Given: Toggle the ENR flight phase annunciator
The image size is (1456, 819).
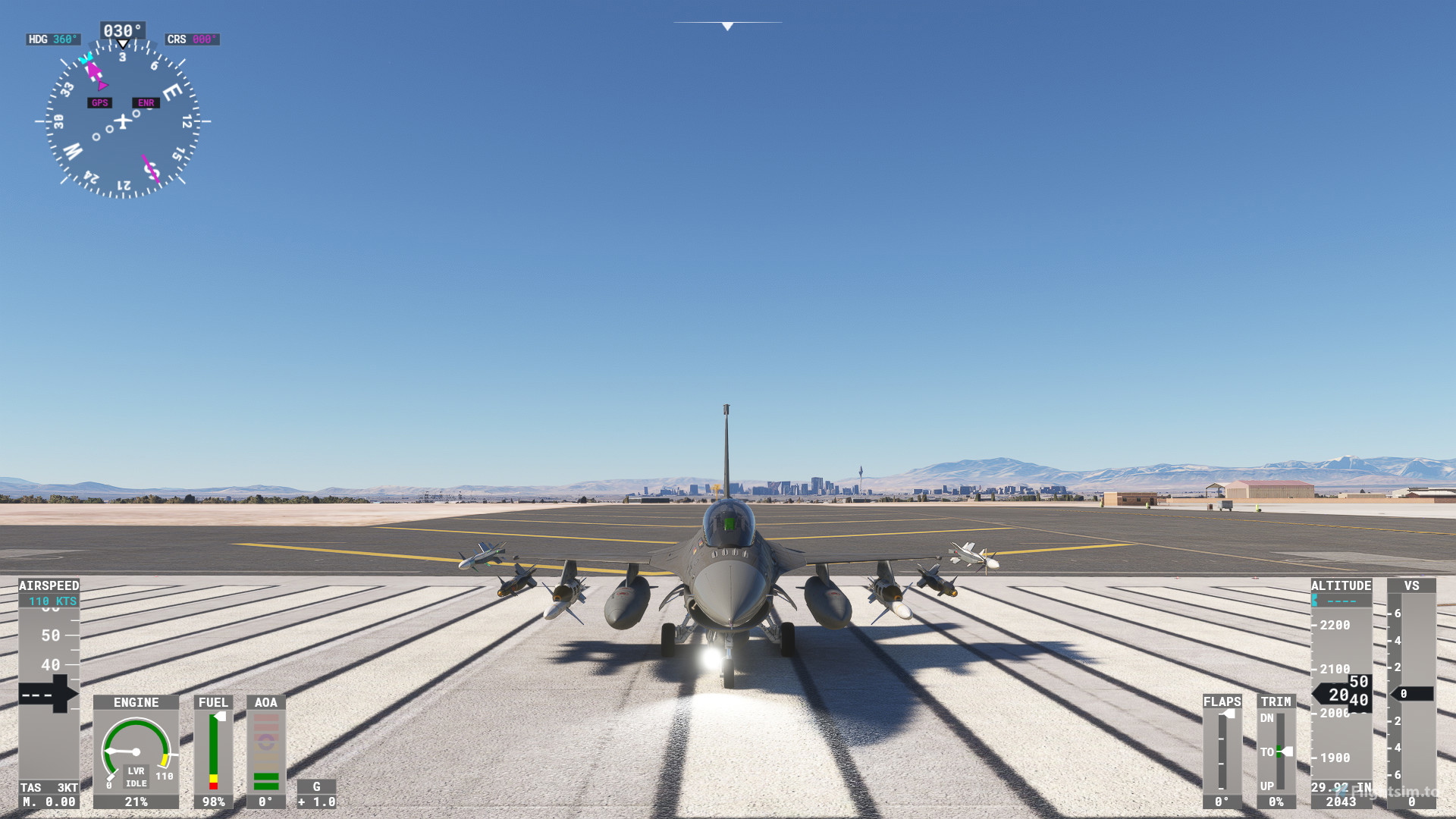Looking at the screenshot, I should [x=145, y=102].
